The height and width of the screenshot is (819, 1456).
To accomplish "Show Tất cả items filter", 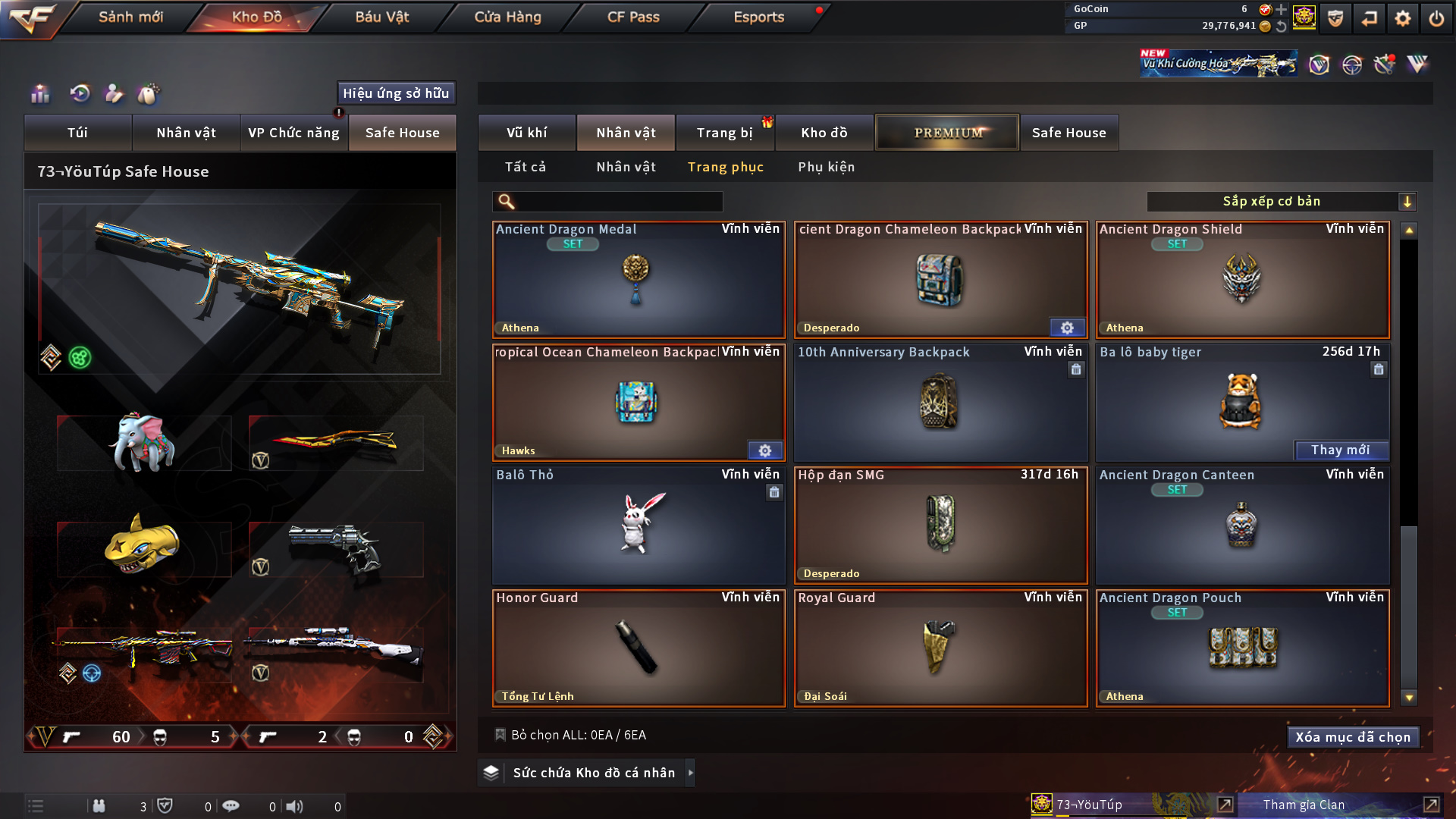I will pos(525,167).
